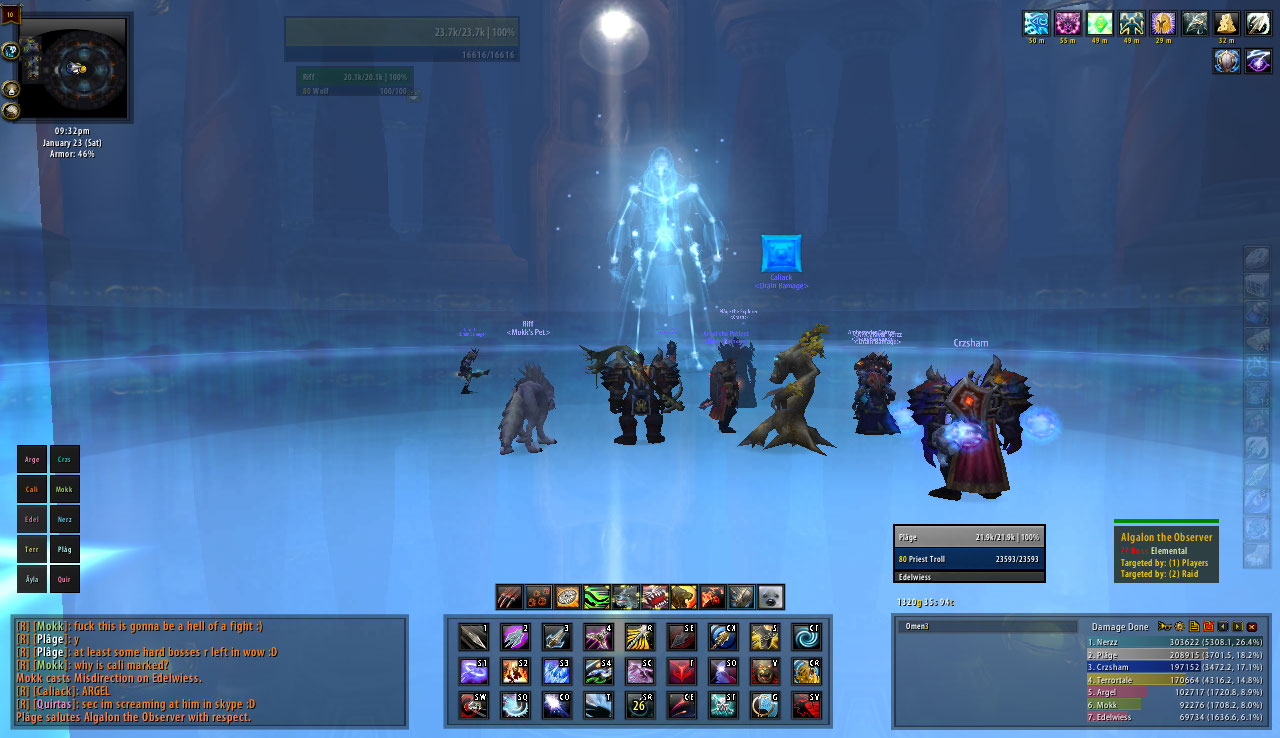Close the Damage Done meter window
This screenshot has width=1280, height=738.
(1251, 627)
